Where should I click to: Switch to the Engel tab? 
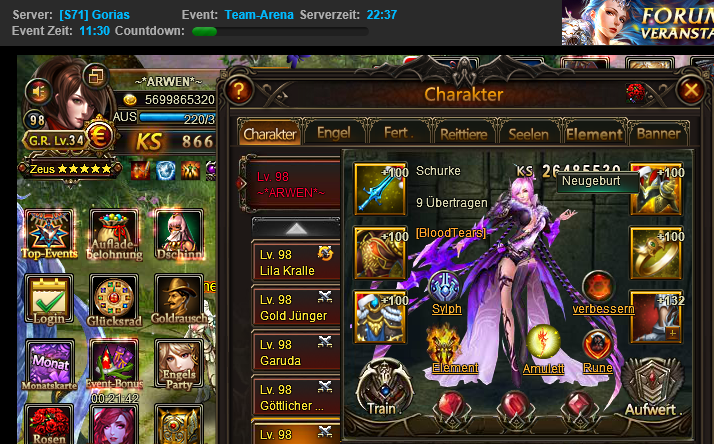click(x=333, y=132)
